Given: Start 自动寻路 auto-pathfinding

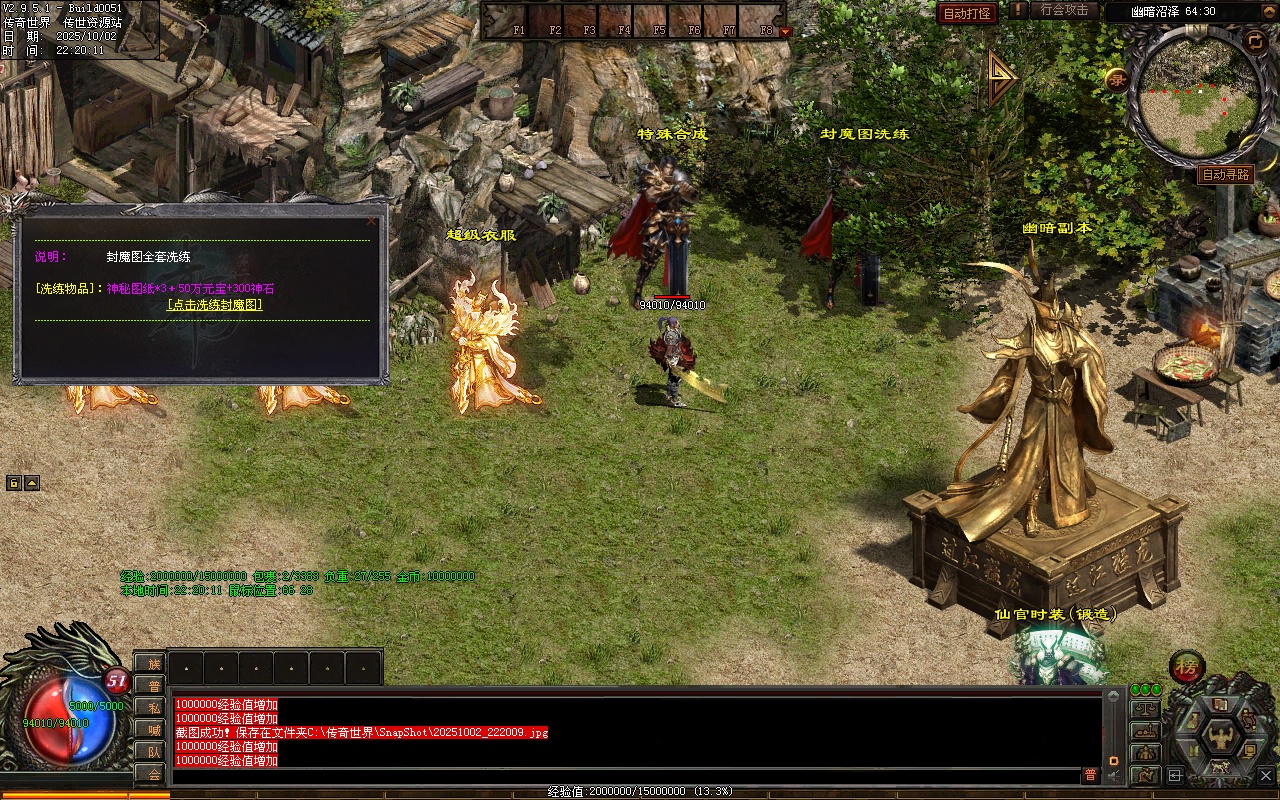Looking at the screenshot, I should 1225,174.
